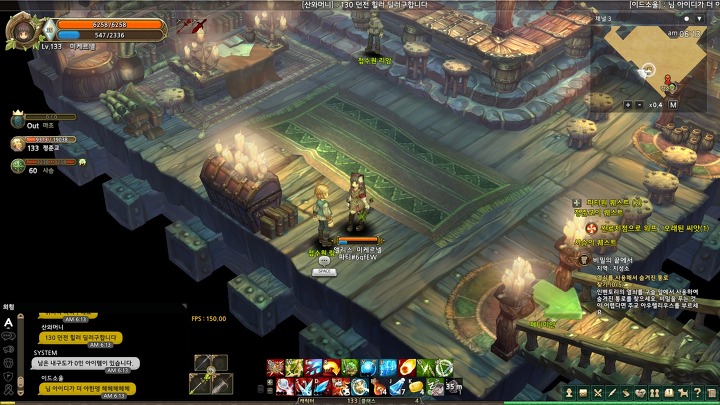Switch to the speech bubble chat tab
This screenshot has width=720, height=405.
(8, 336)
